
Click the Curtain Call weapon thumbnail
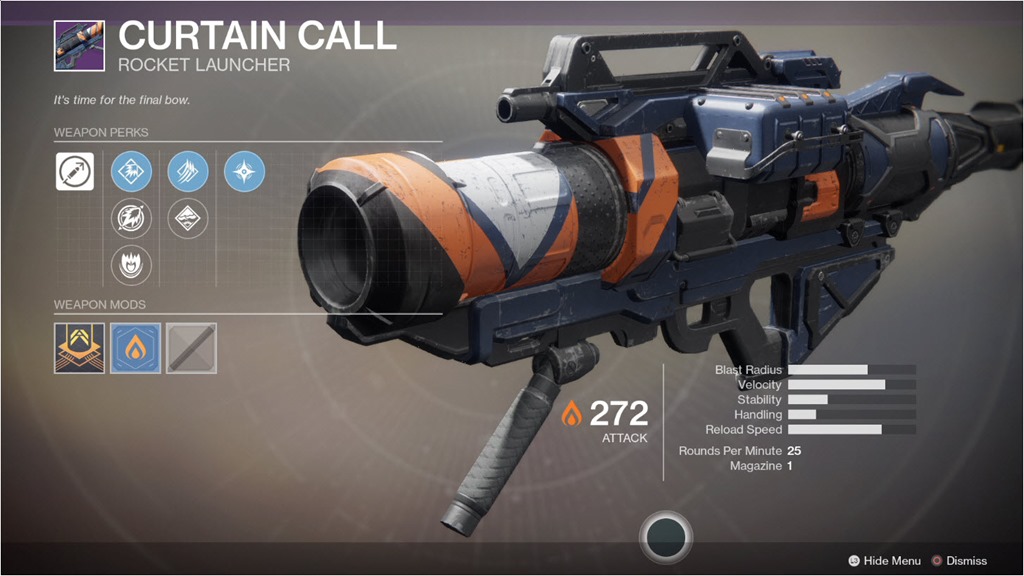(79, 45)
